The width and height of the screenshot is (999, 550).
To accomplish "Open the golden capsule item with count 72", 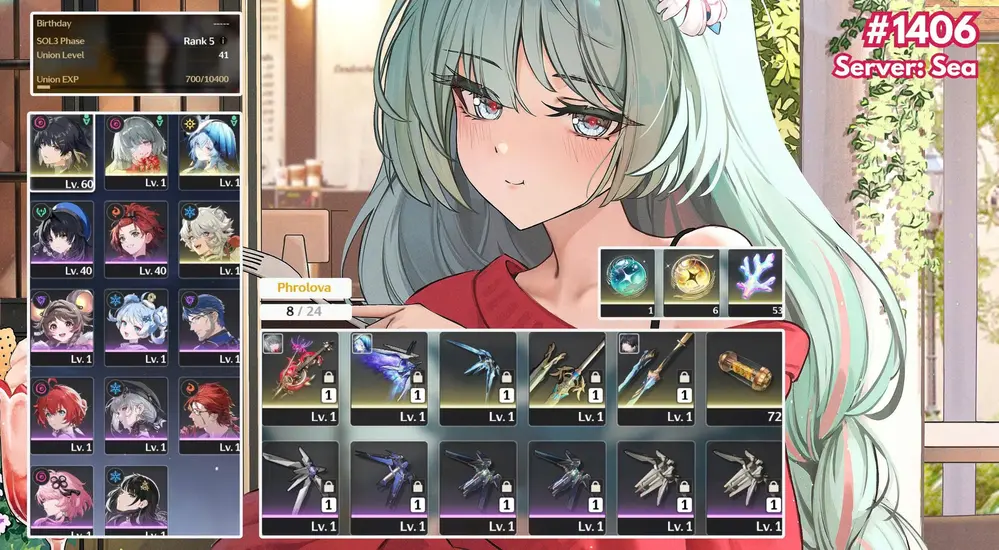I will [744, 377].
